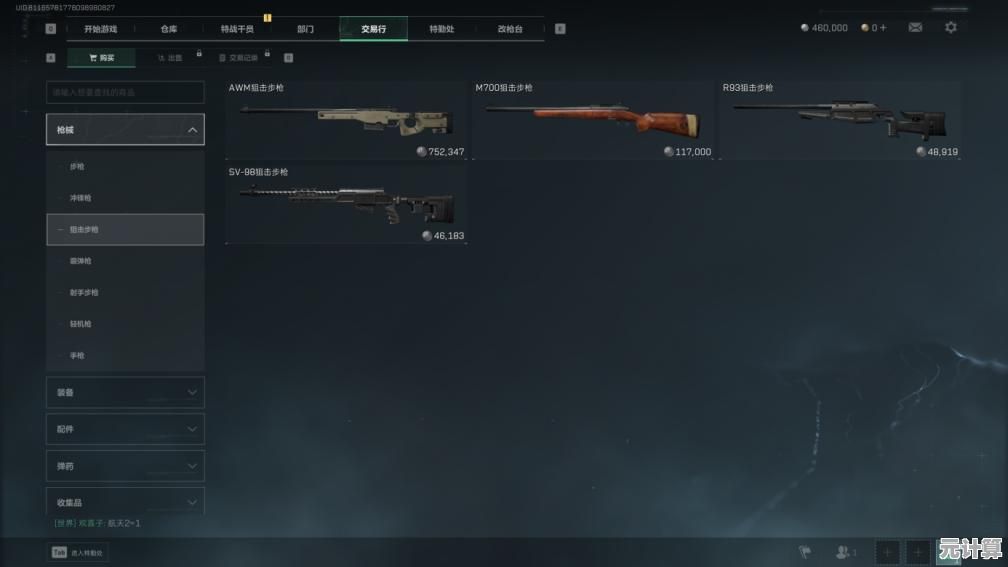Click the item search input field
1008x567 pixels.
click(x=125, y=92)
